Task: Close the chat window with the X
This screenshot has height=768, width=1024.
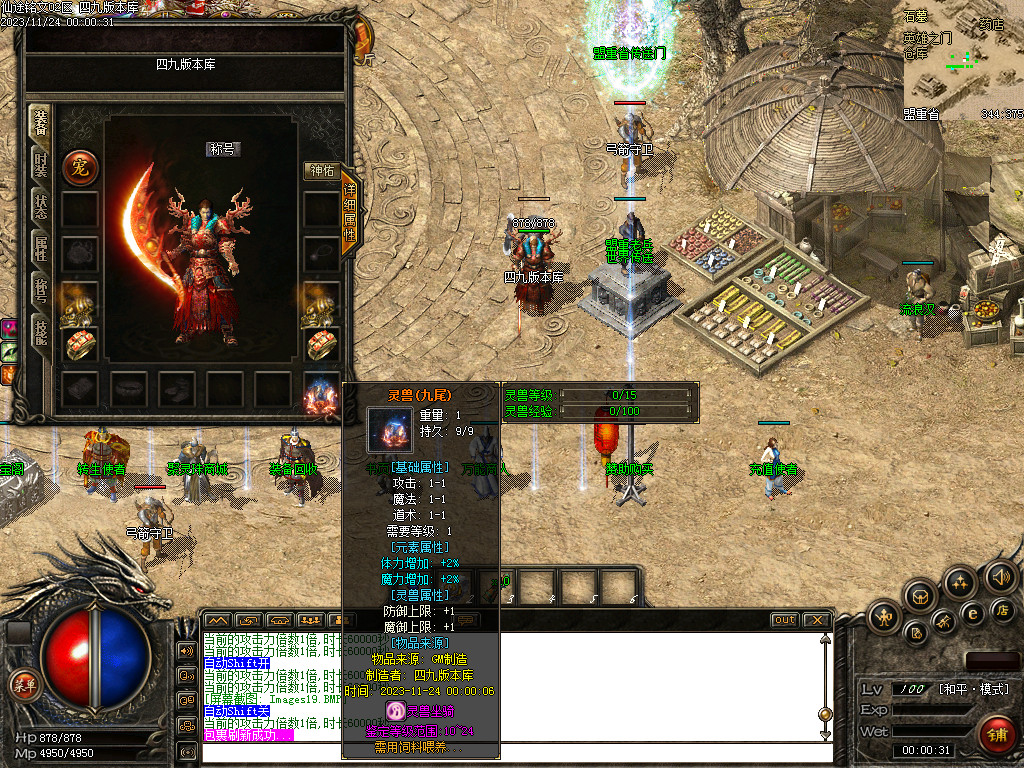Action: [x=816, y=620]
